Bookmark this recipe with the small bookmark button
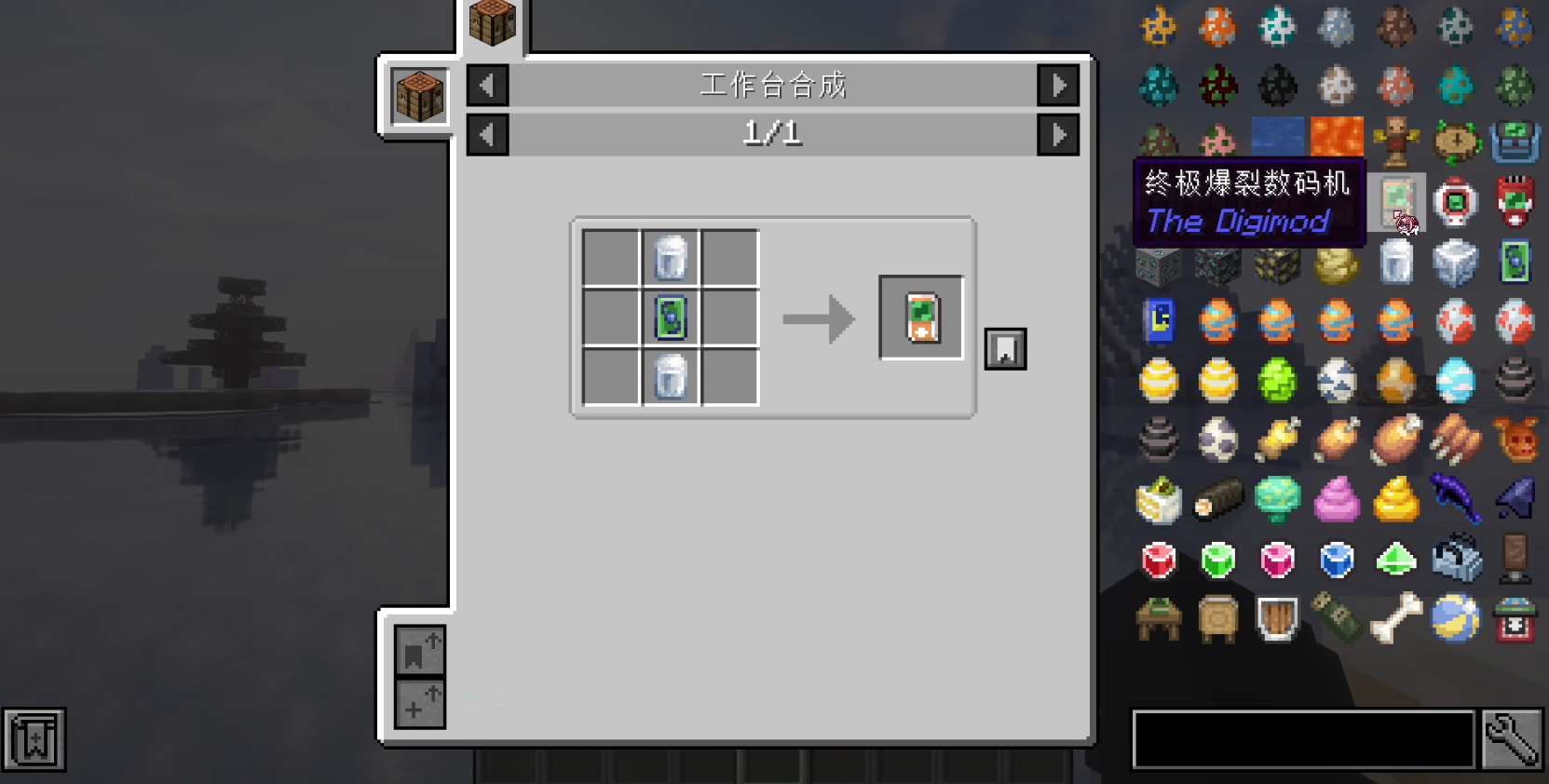Image resolution: width=1549 pixels, height=784 pixels. 1005,349
